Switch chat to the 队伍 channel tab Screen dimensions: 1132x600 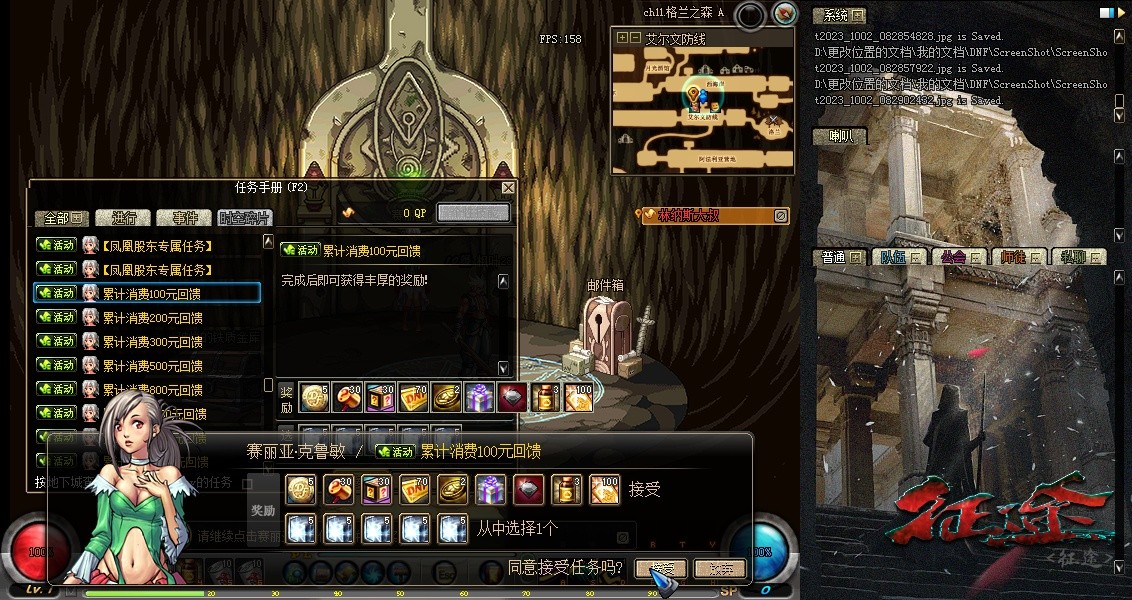coord(899,257)
